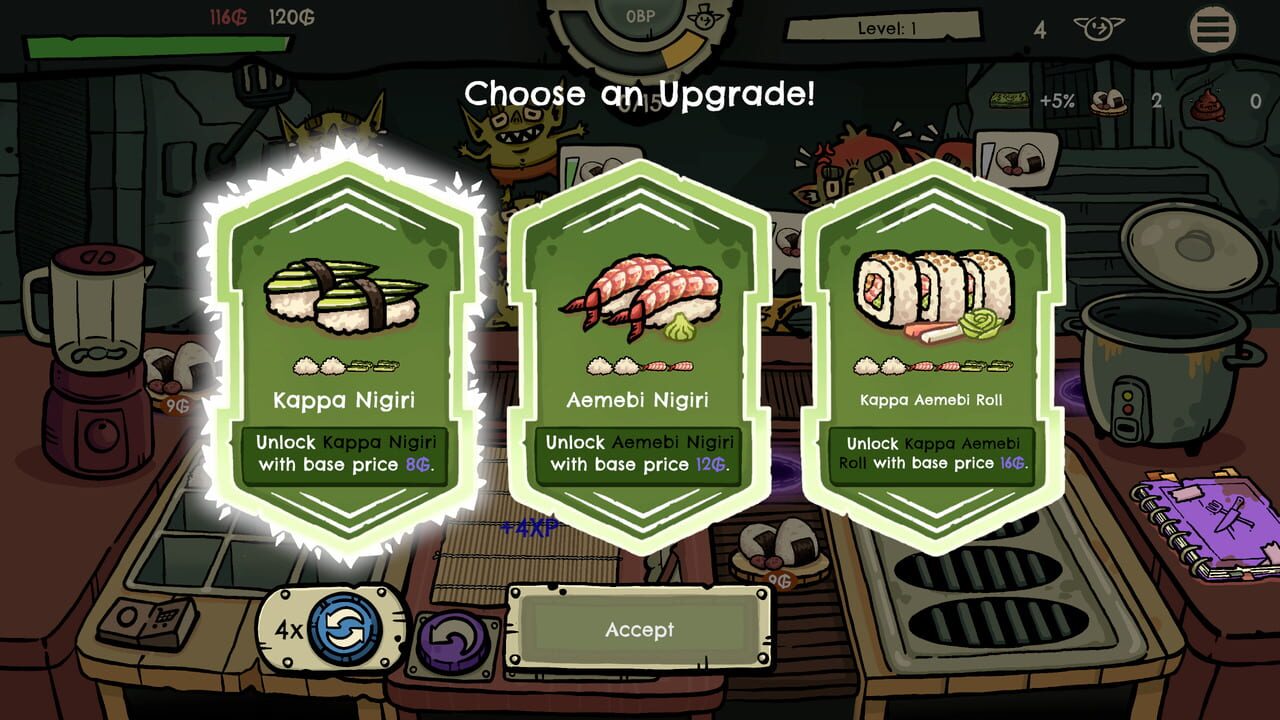Image resolution: width=1280 pixels, height=720 pixels.
Task: Reroll upgrades with the blue refresh button
Action: [x=346, y=631]
